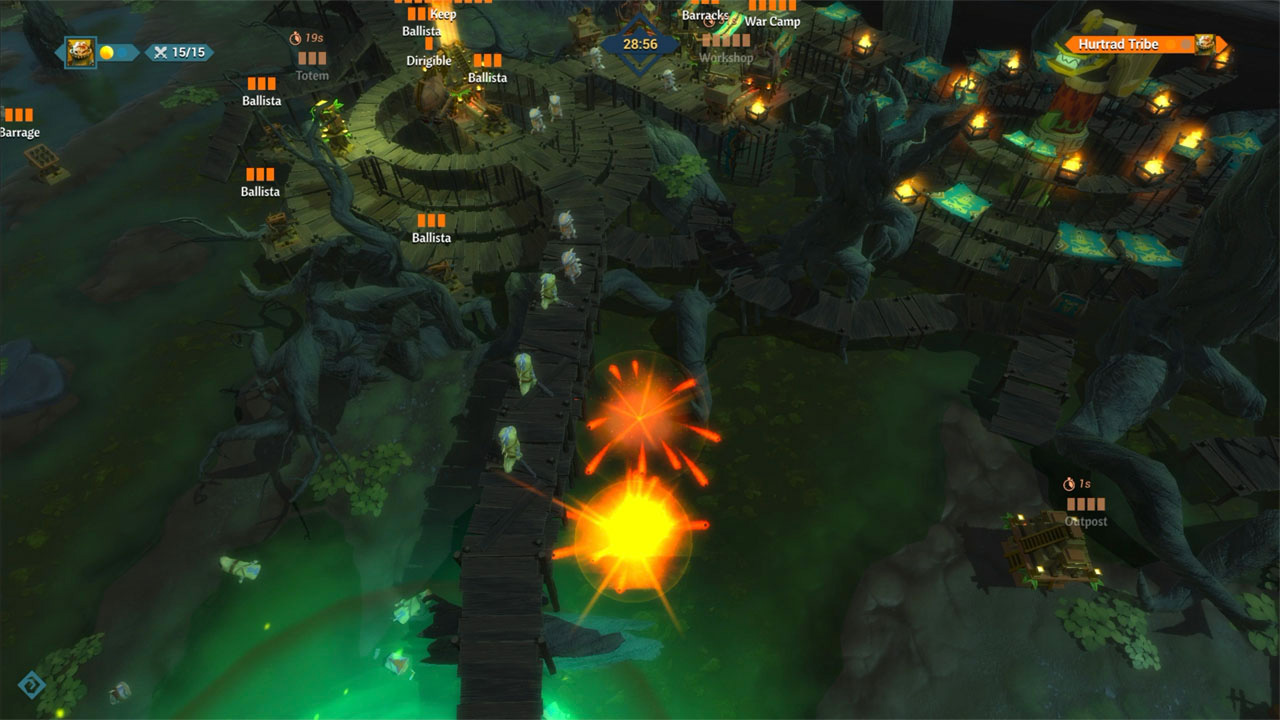Viewport: 1280px width, 720px height.
Task: Click the Hurtrad Tribe chieftain portrait
Action: click(x=1204, y=42)
